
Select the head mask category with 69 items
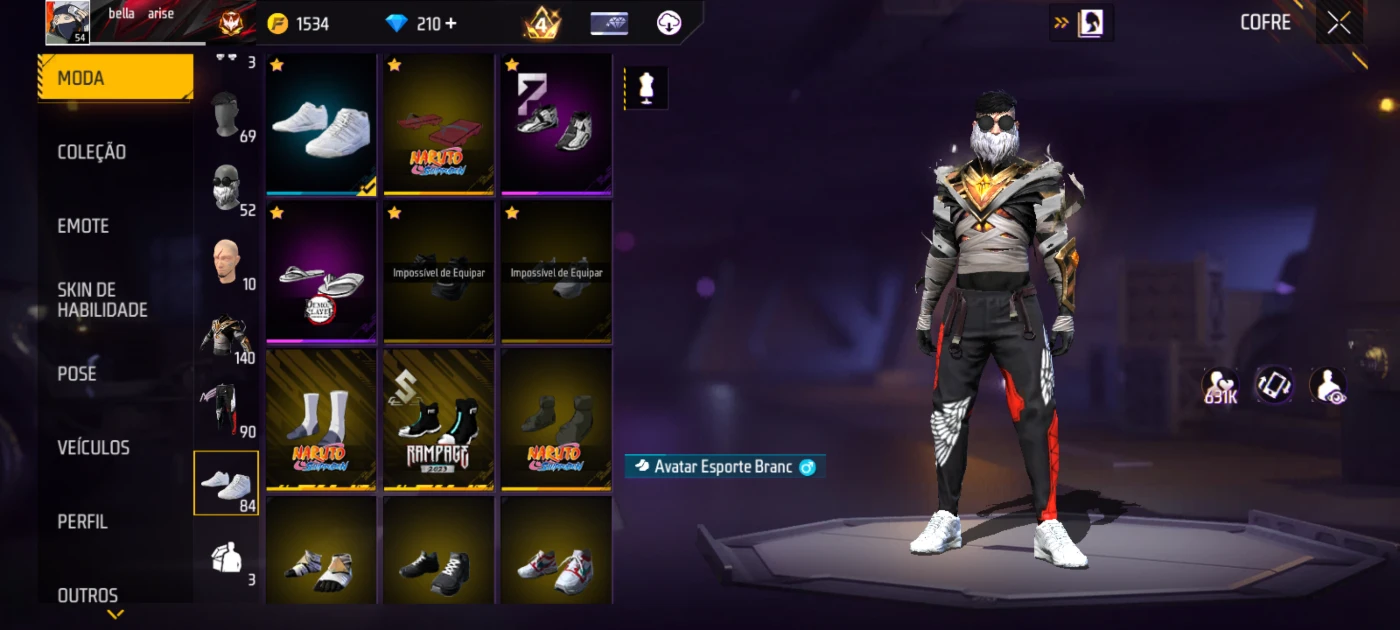[x=227, y=115]
